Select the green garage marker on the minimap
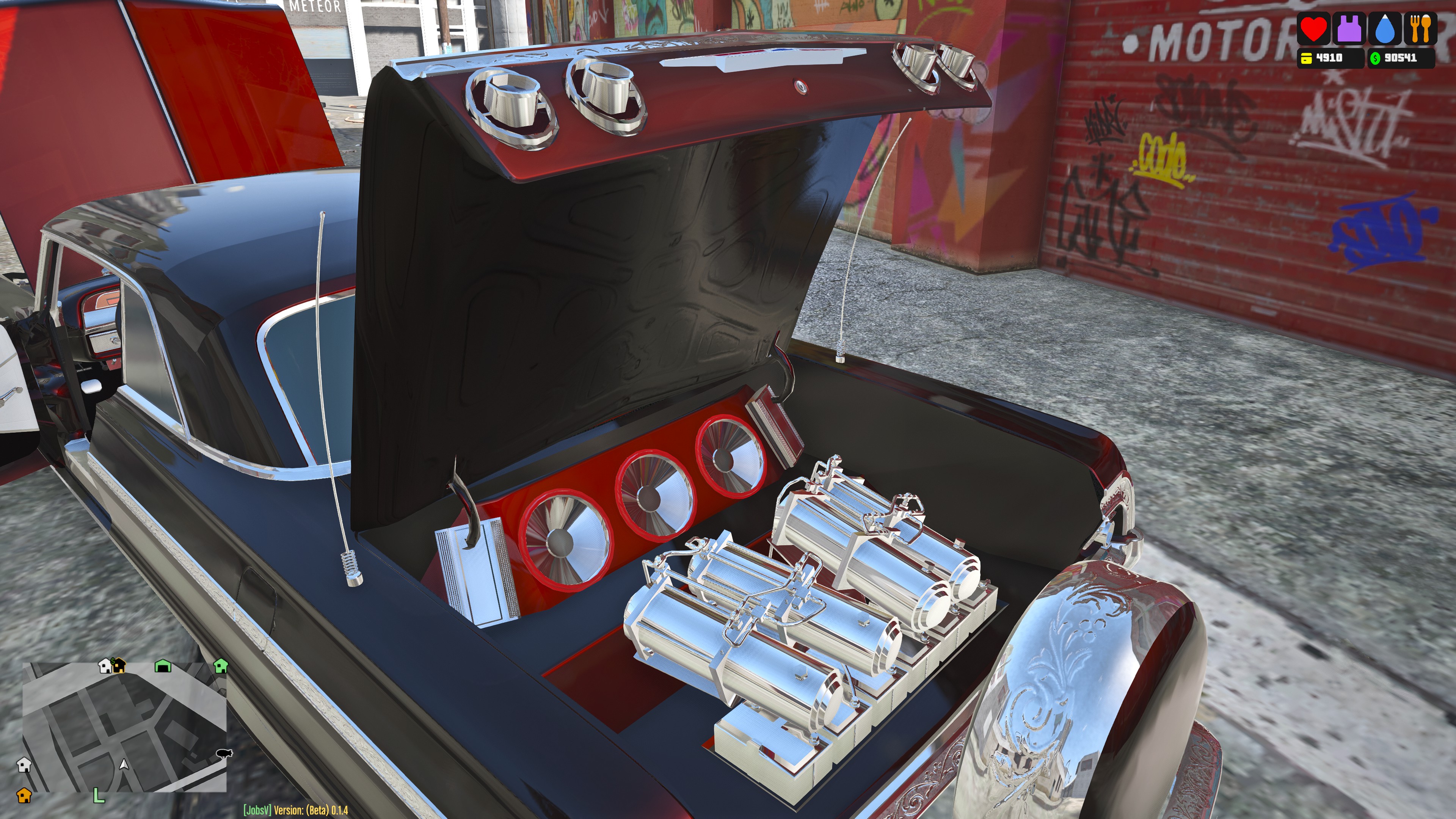Screen dimensions: 1456x819 (x=163, y=667)
